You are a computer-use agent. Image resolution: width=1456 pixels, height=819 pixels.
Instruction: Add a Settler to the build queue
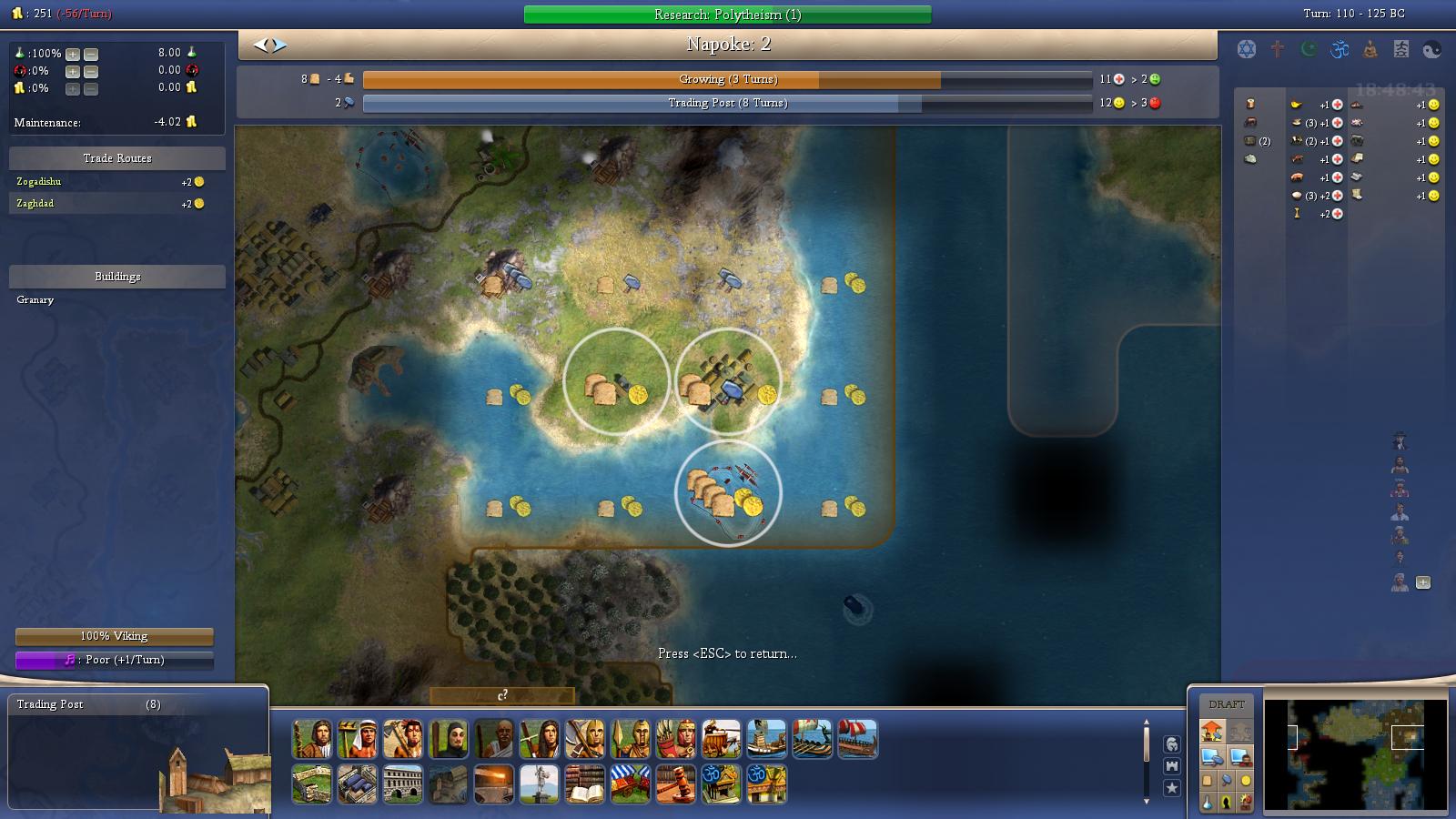tap(313, 740)
